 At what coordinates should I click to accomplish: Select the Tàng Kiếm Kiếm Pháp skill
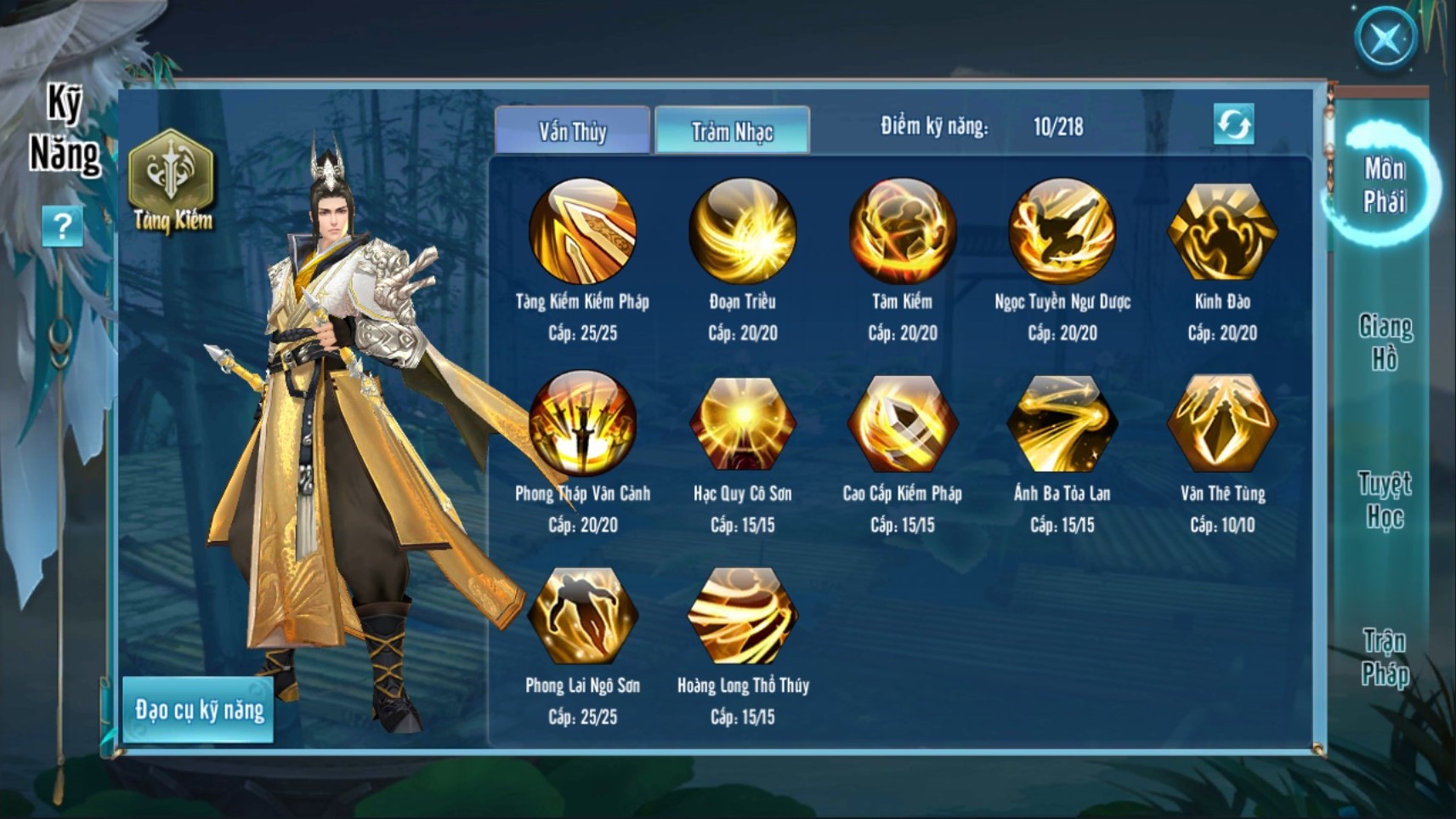pos(582,230)
